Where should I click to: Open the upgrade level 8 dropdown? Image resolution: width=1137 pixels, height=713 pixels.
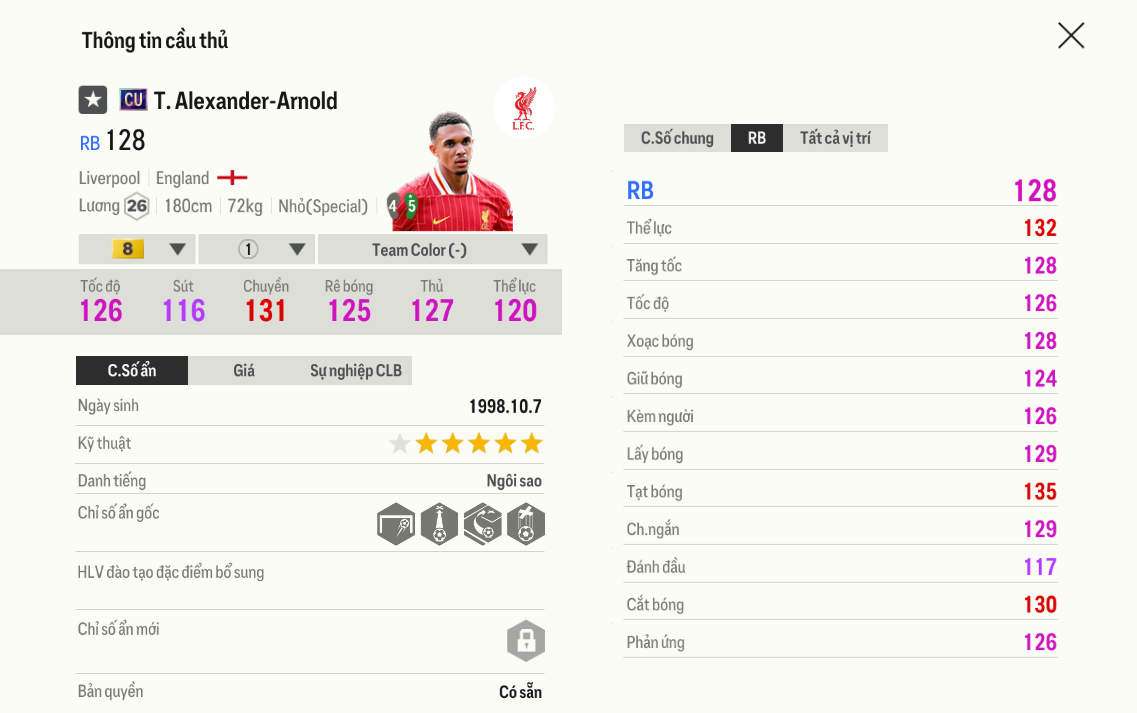[x=137, y=249]
